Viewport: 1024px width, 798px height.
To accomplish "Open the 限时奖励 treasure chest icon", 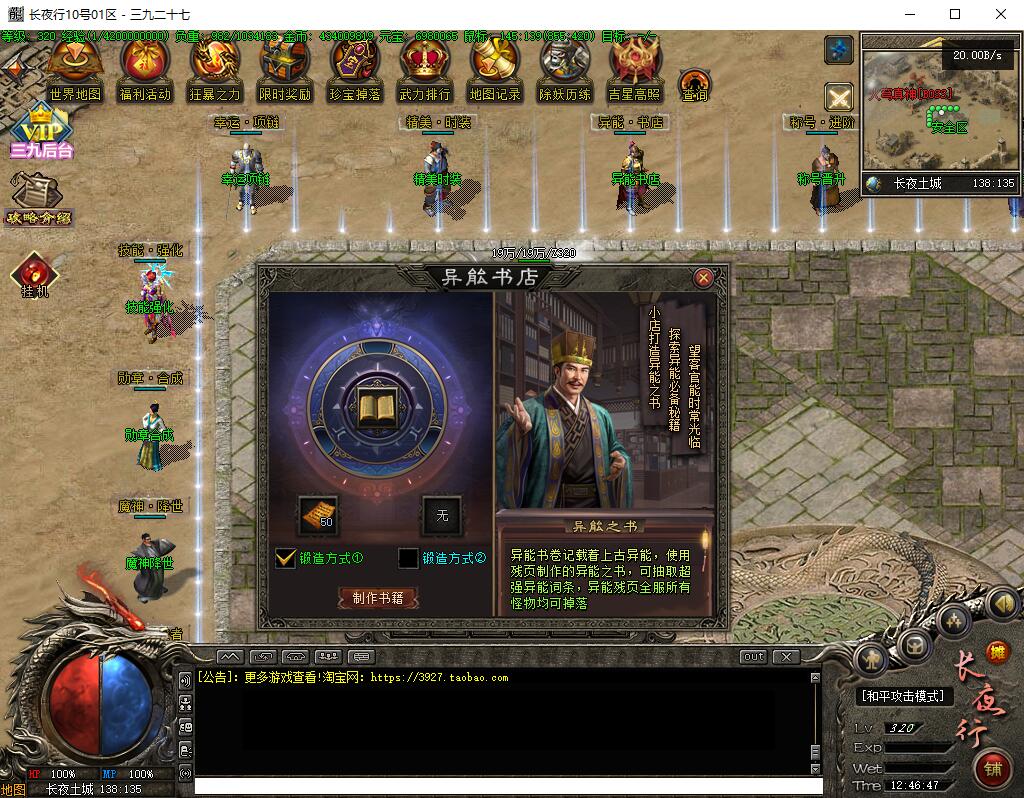I will click(284, 68).
